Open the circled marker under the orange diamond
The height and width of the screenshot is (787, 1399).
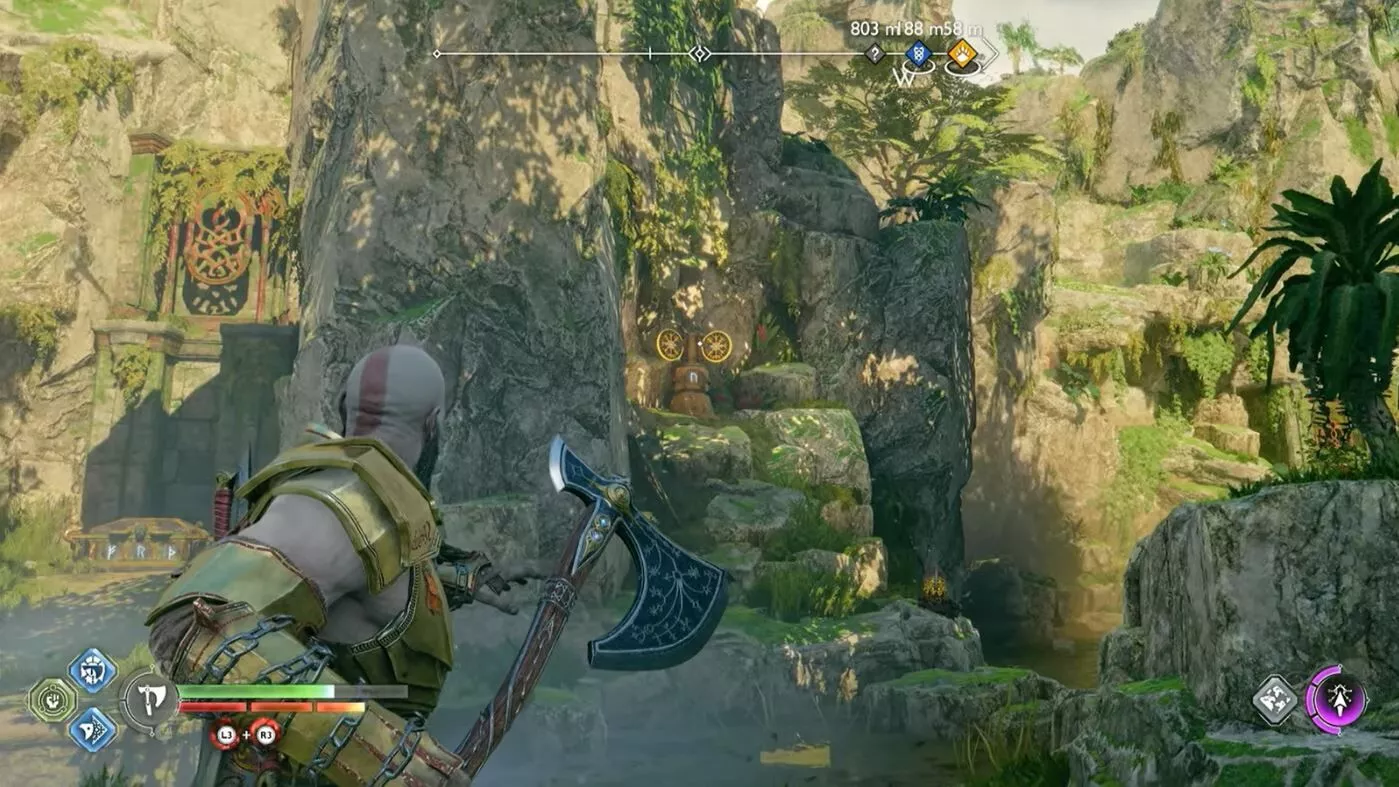pyautogui.click(x=961, y=68)
